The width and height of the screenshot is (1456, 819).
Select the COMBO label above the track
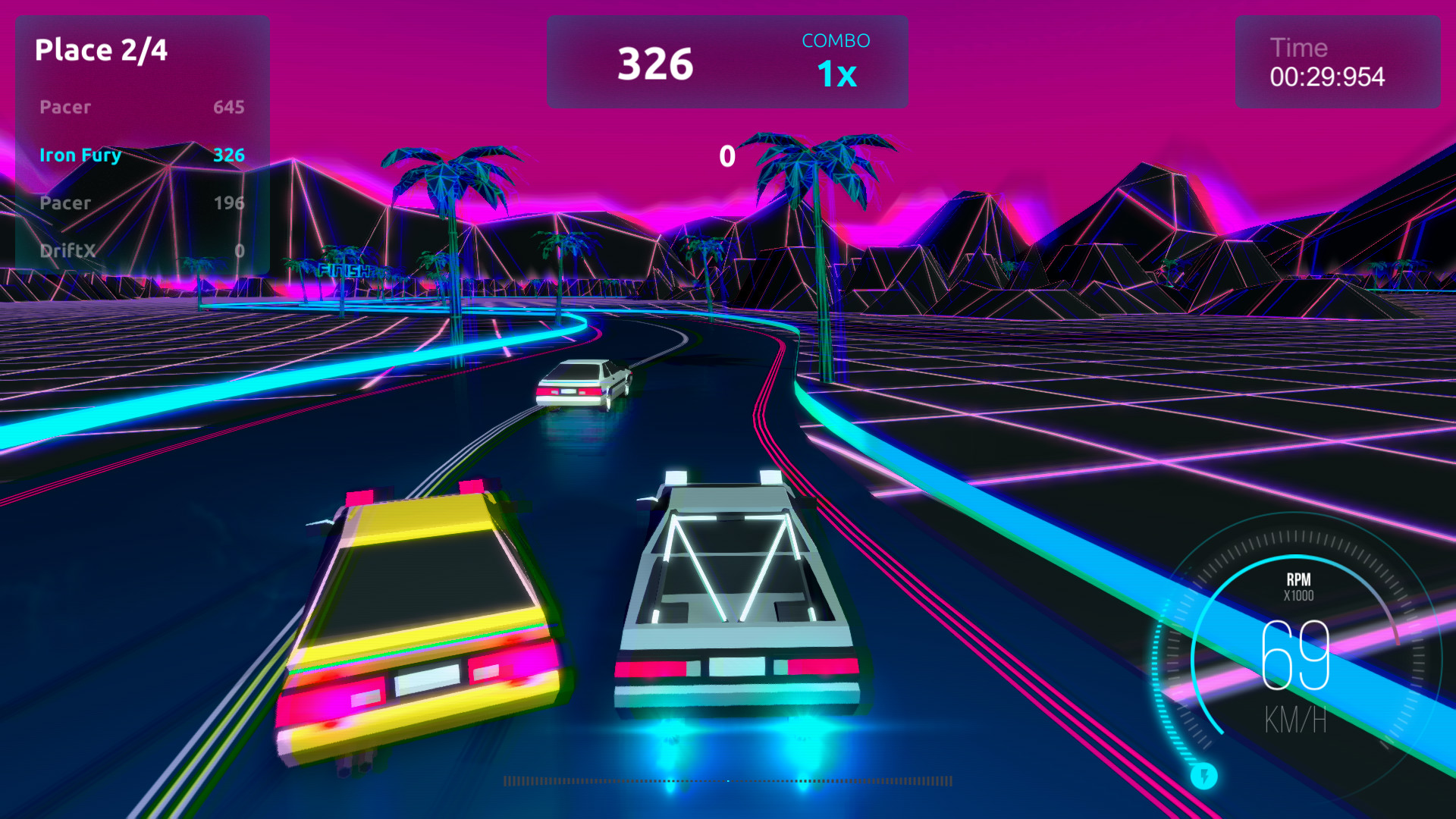point(835,41)
